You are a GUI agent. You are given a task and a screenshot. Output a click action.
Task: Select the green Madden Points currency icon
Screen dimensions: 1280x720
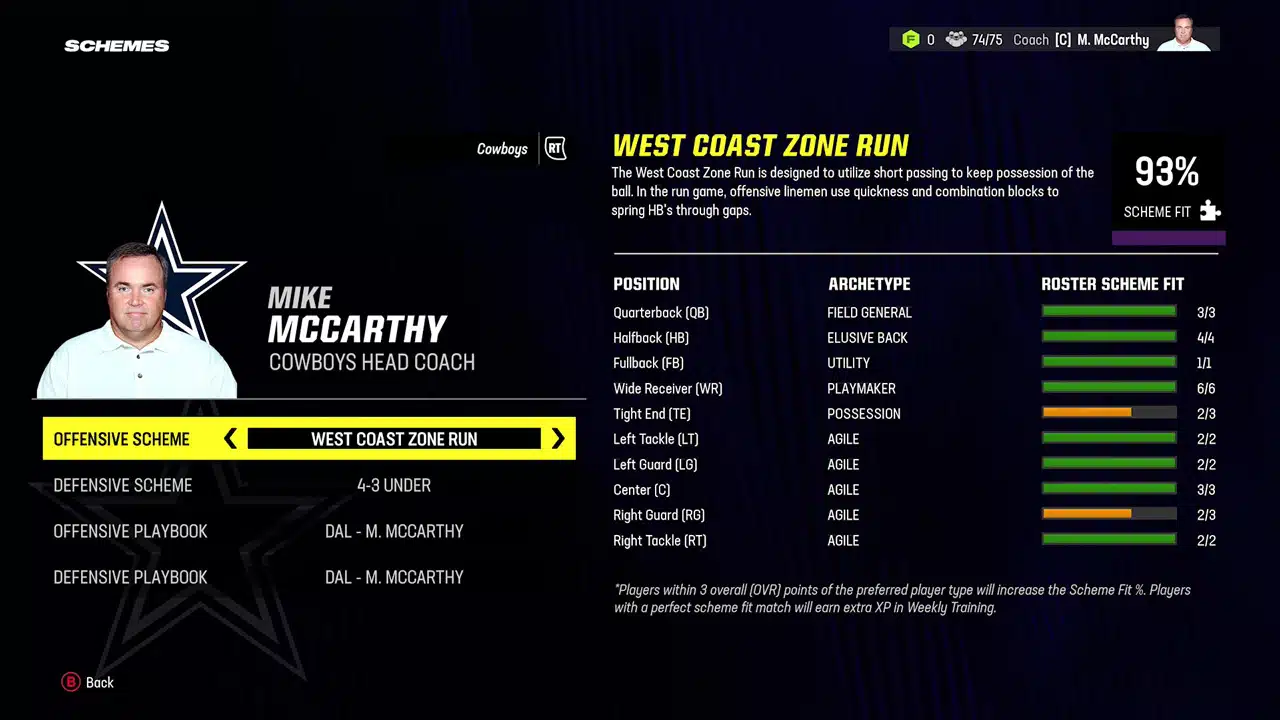(912, 39)
